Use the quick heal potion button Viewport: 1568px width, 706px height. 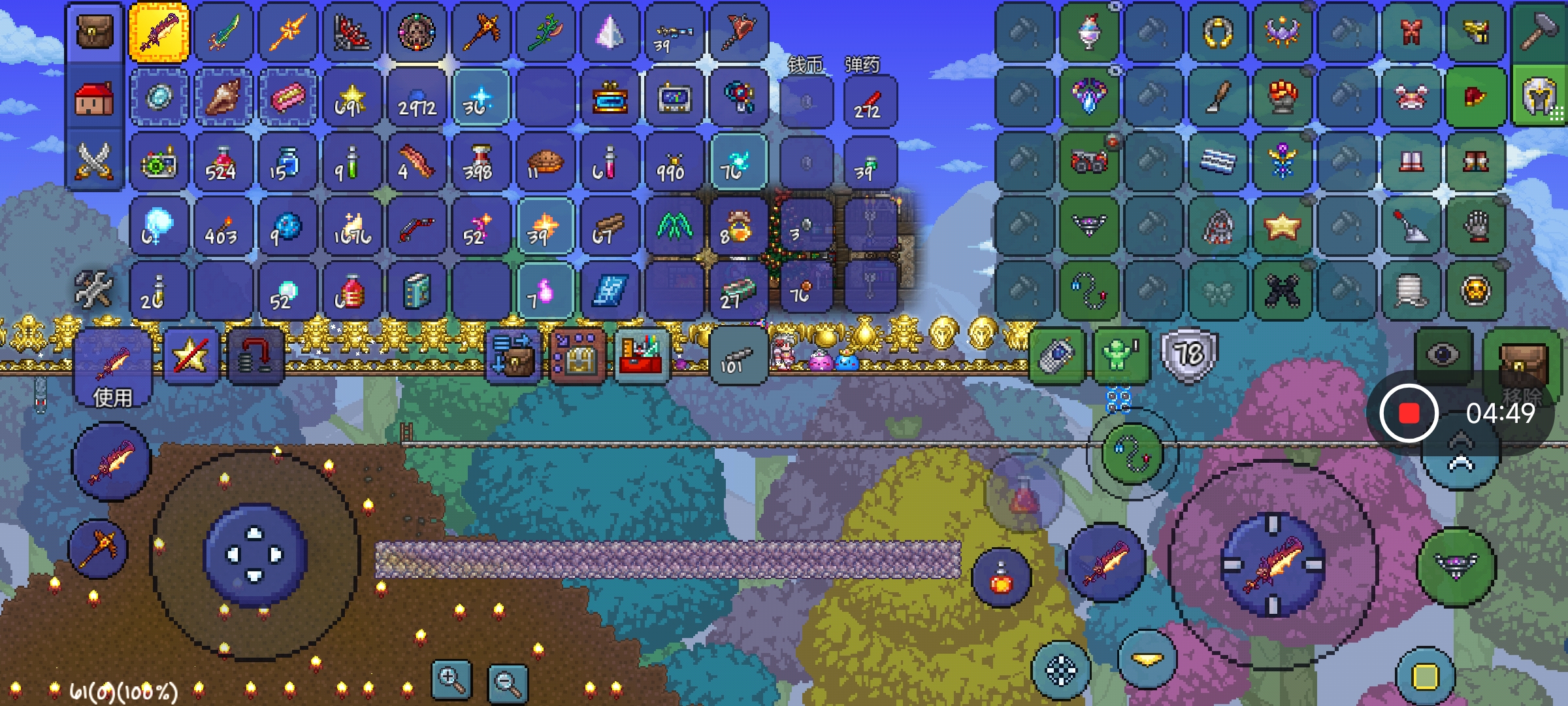click(1001, 577)
